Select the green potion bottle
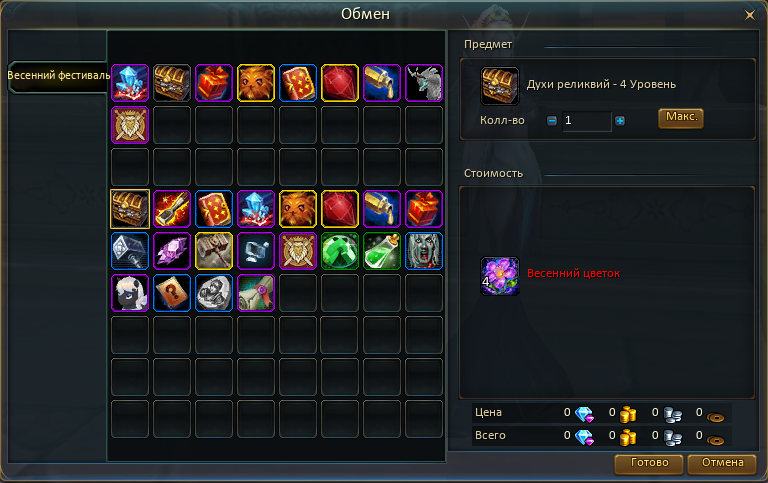The image size is (768, 483). (382, 251)
